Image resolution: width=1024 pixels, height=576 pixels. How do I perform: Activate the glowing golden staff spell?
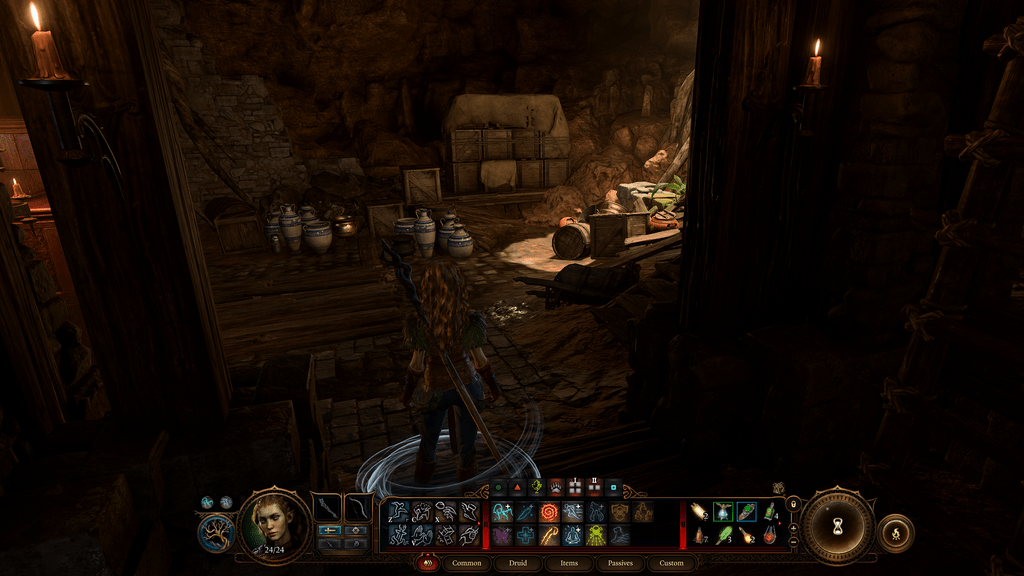548,536
